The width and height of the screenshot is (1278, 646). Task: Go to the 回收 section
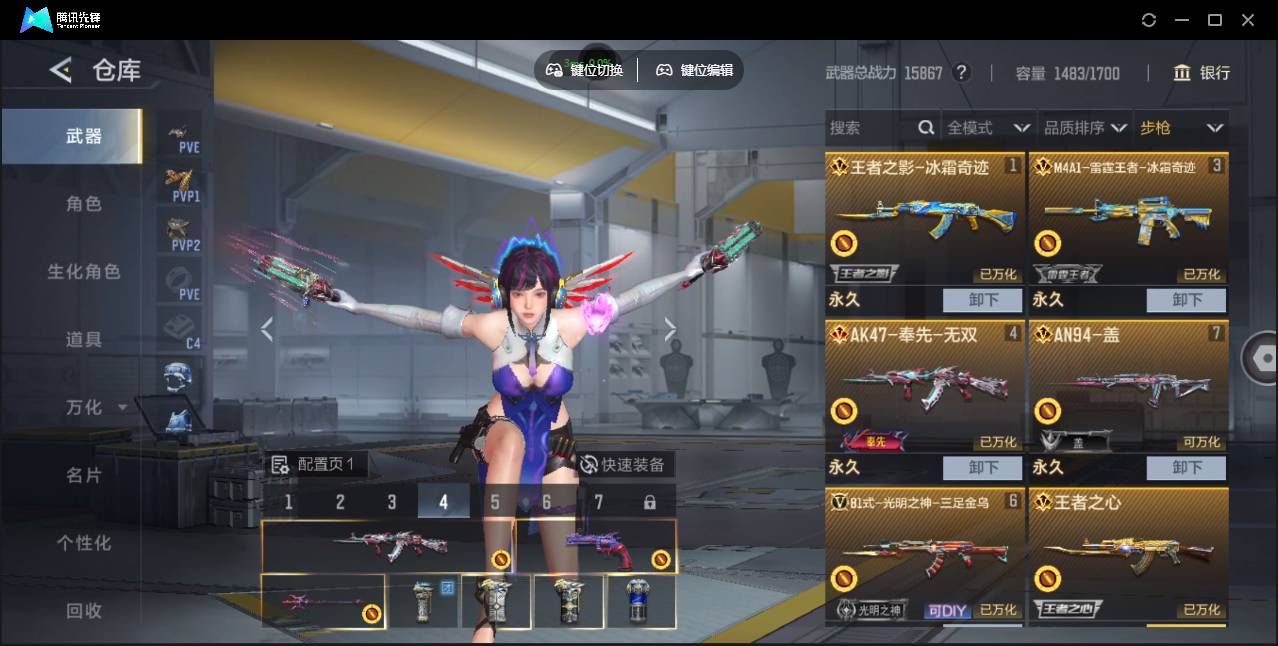[x=83, y=610]
